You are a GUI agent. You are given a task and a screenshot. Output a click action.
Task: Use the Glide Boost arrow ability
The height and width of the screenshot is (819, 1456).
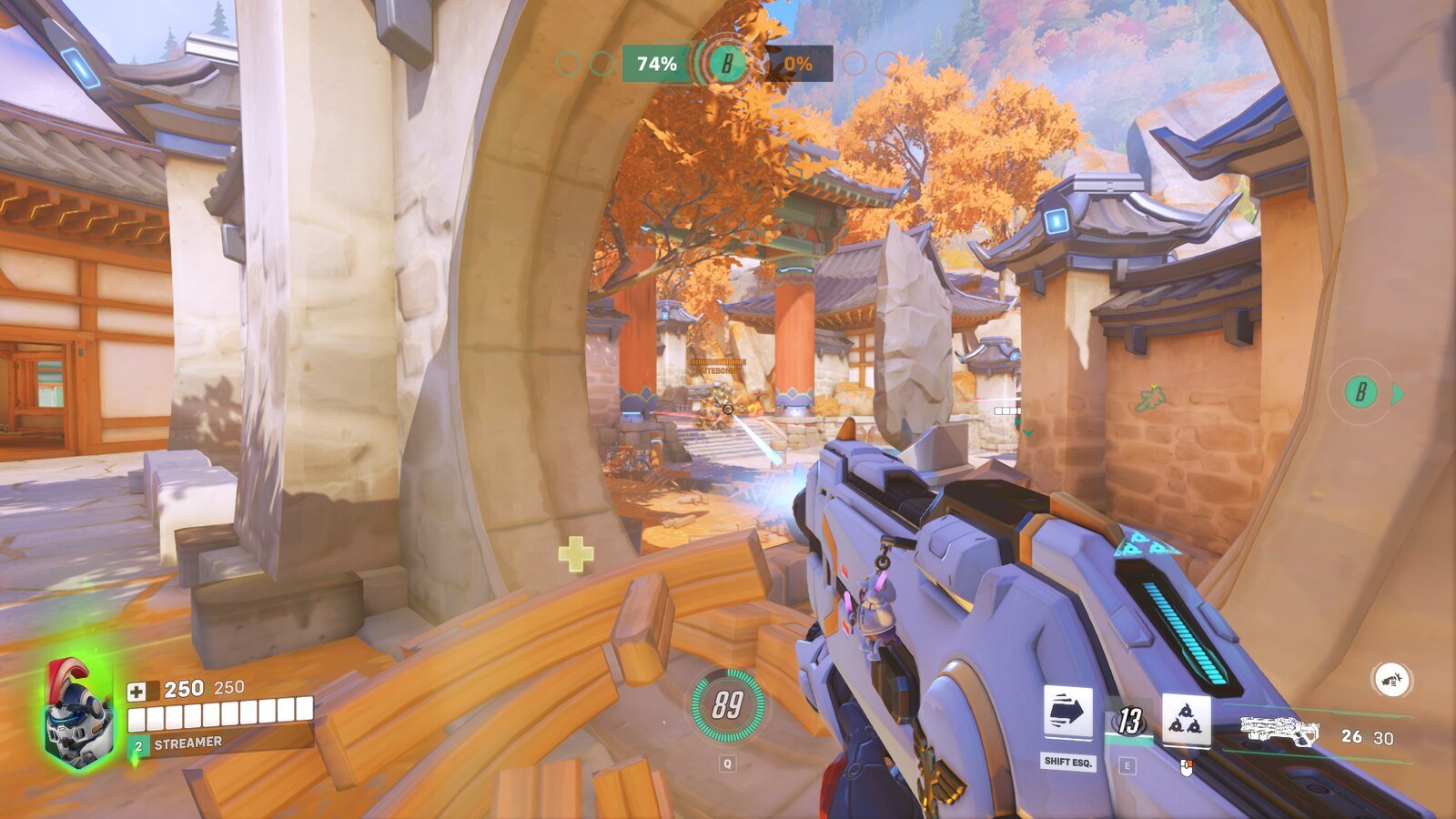(x=1067, y=714)
